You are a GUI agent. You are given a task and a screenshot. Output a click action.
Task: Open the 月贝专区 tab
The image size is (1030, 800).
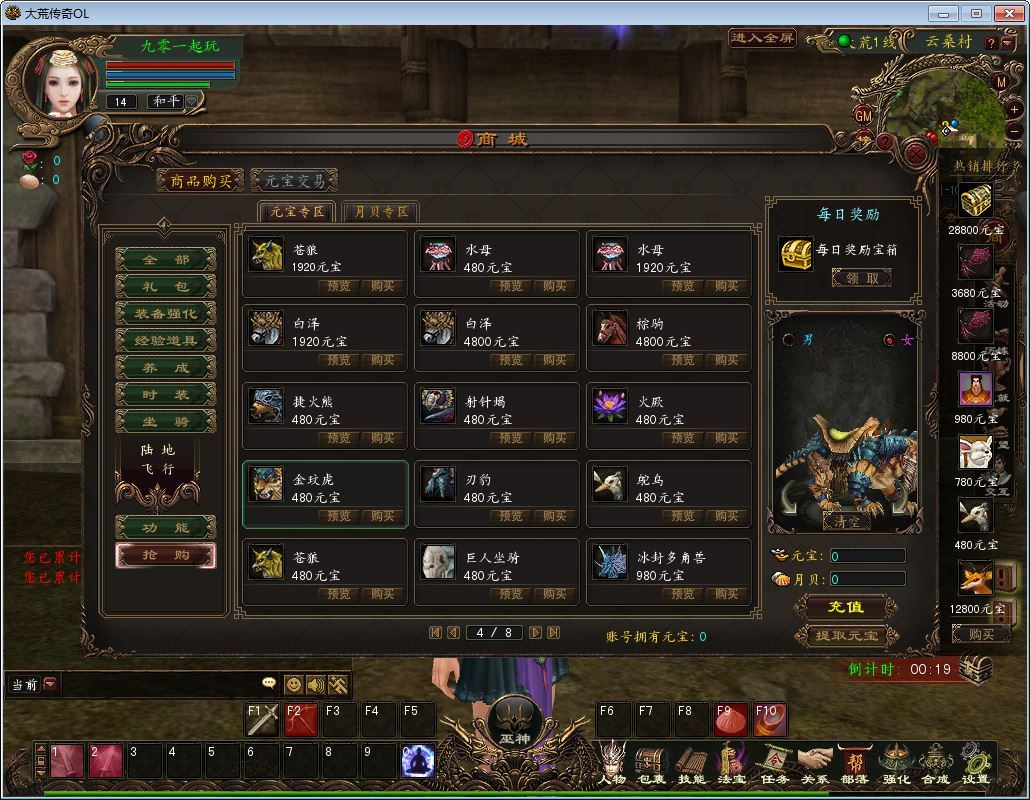(x=380, y=212)
